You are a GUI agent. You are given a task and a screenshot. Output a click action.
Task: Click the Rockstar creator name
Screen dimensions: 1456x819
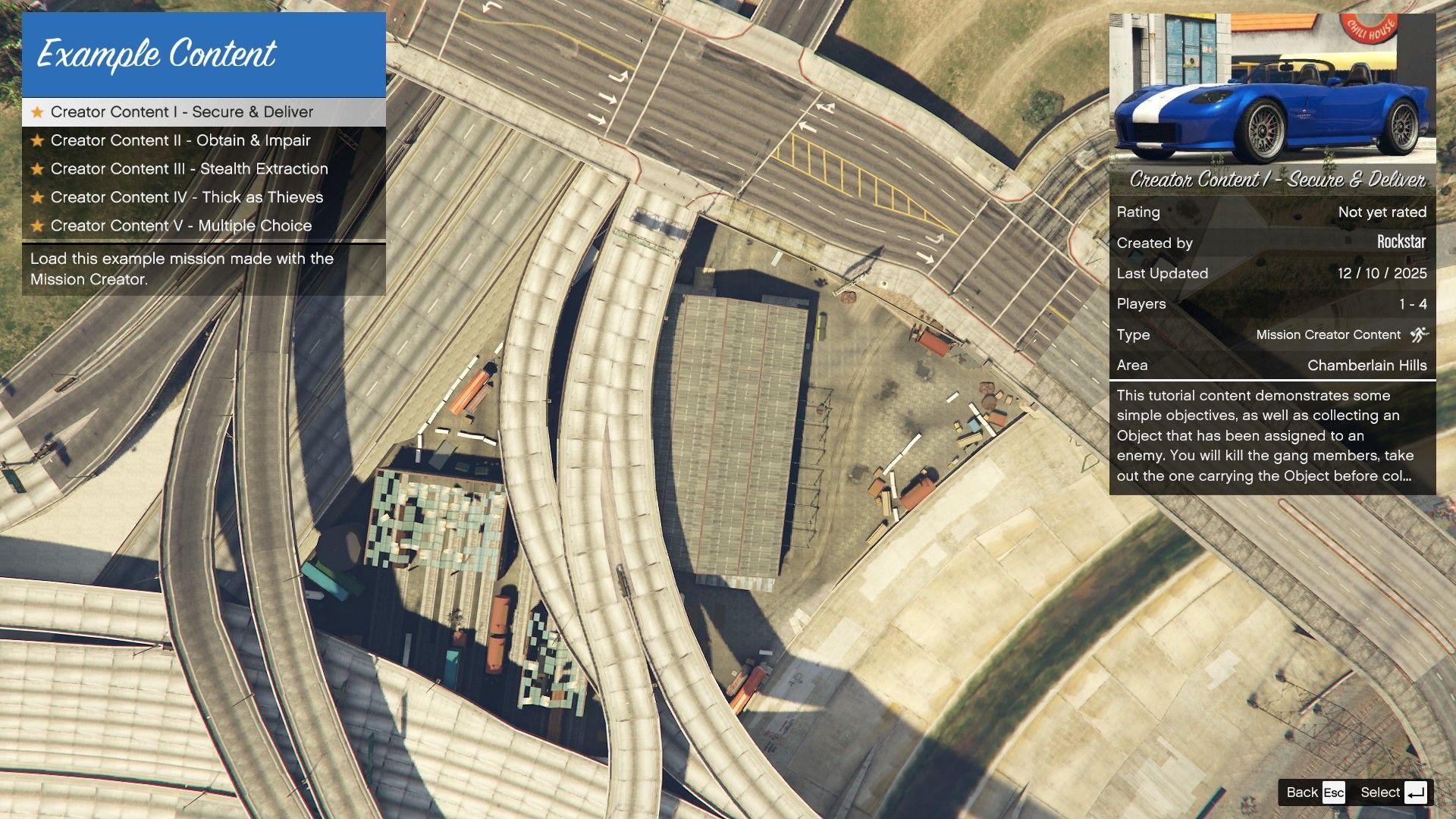click(1401, 243)
